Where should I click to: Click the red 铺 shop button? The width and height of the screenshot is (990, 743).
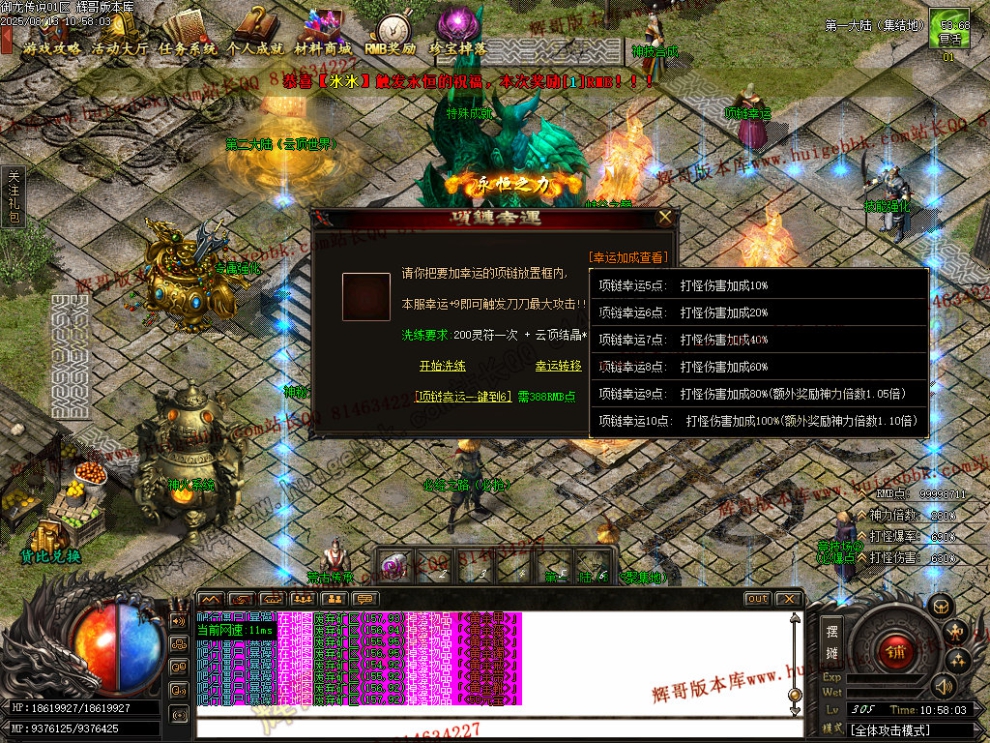(x=892, y=653)
